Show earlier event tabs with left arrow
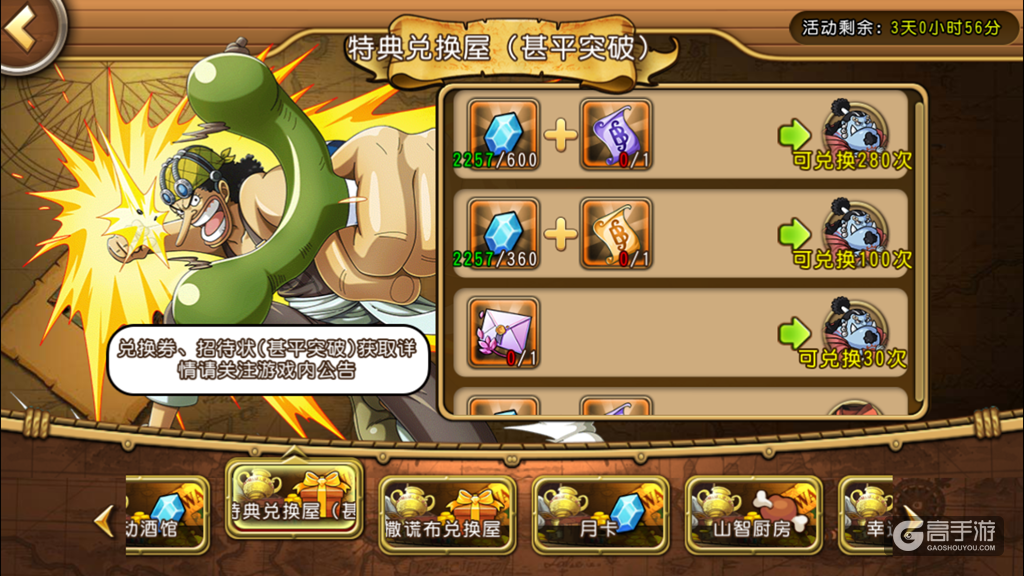The image size is (1024, 576). pyautogui.click(x=103, y=520)
